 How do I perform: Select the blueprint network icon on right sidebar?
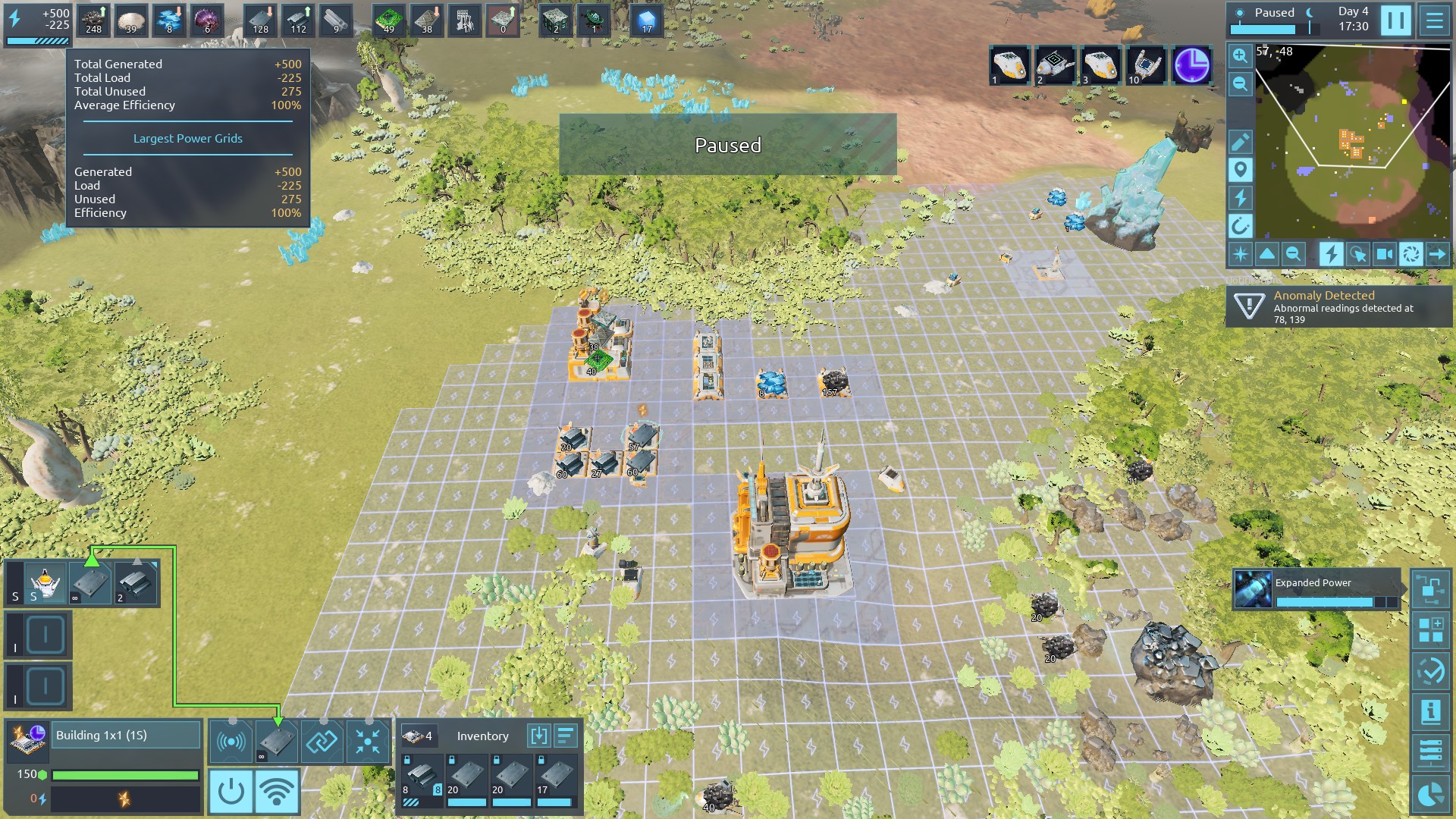pyautogui.click(x=1430, y=590)
